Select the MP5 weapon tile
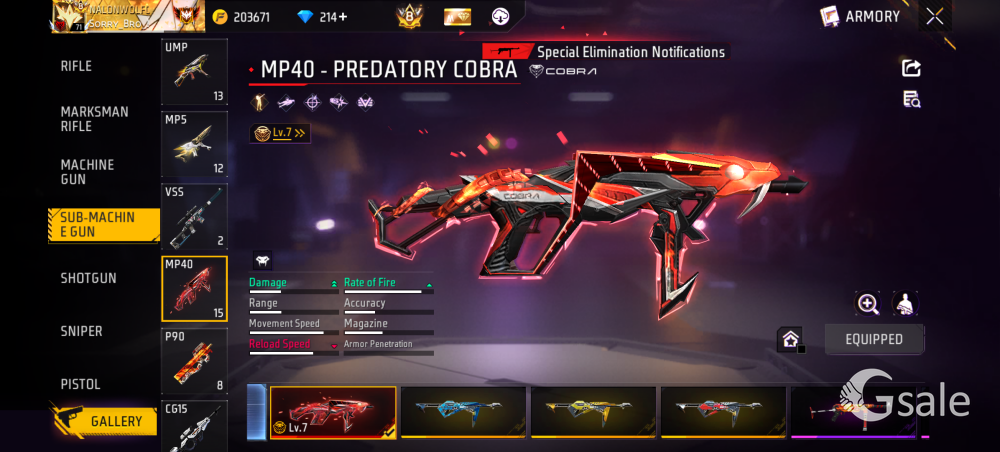The image size is (1000, 452). point(194,144)
